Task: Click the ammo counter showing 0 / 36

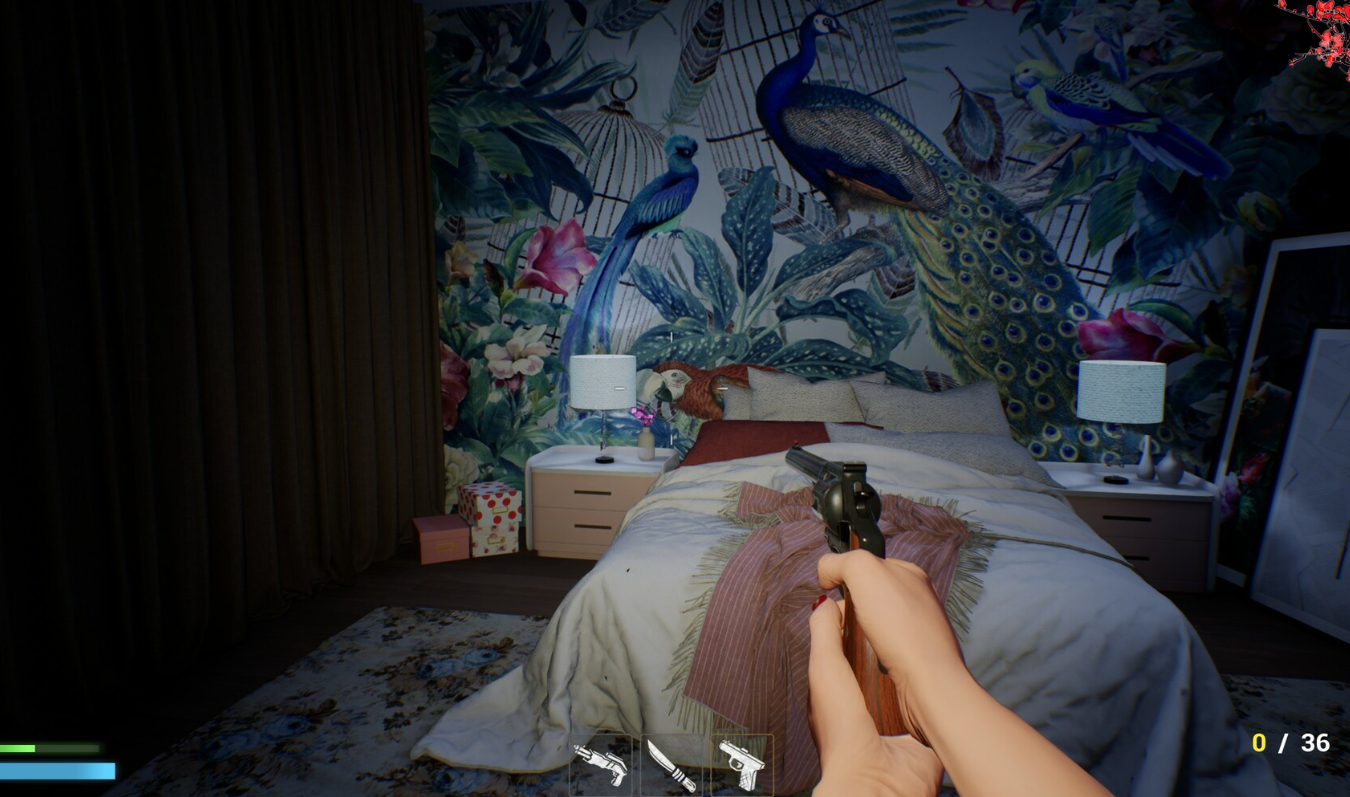Action: [x=1290, y=743]
